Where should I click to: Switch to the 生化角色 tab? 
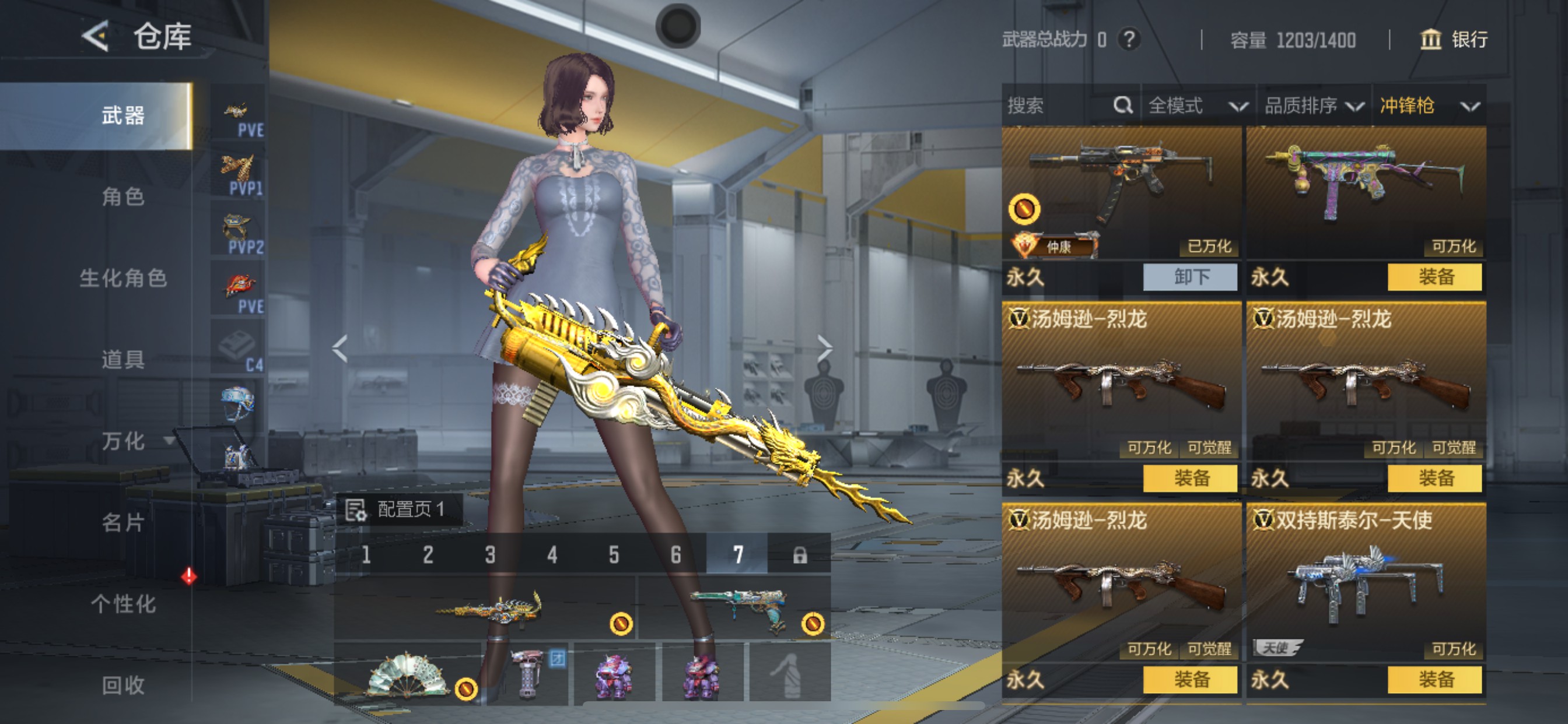(123, 278)
